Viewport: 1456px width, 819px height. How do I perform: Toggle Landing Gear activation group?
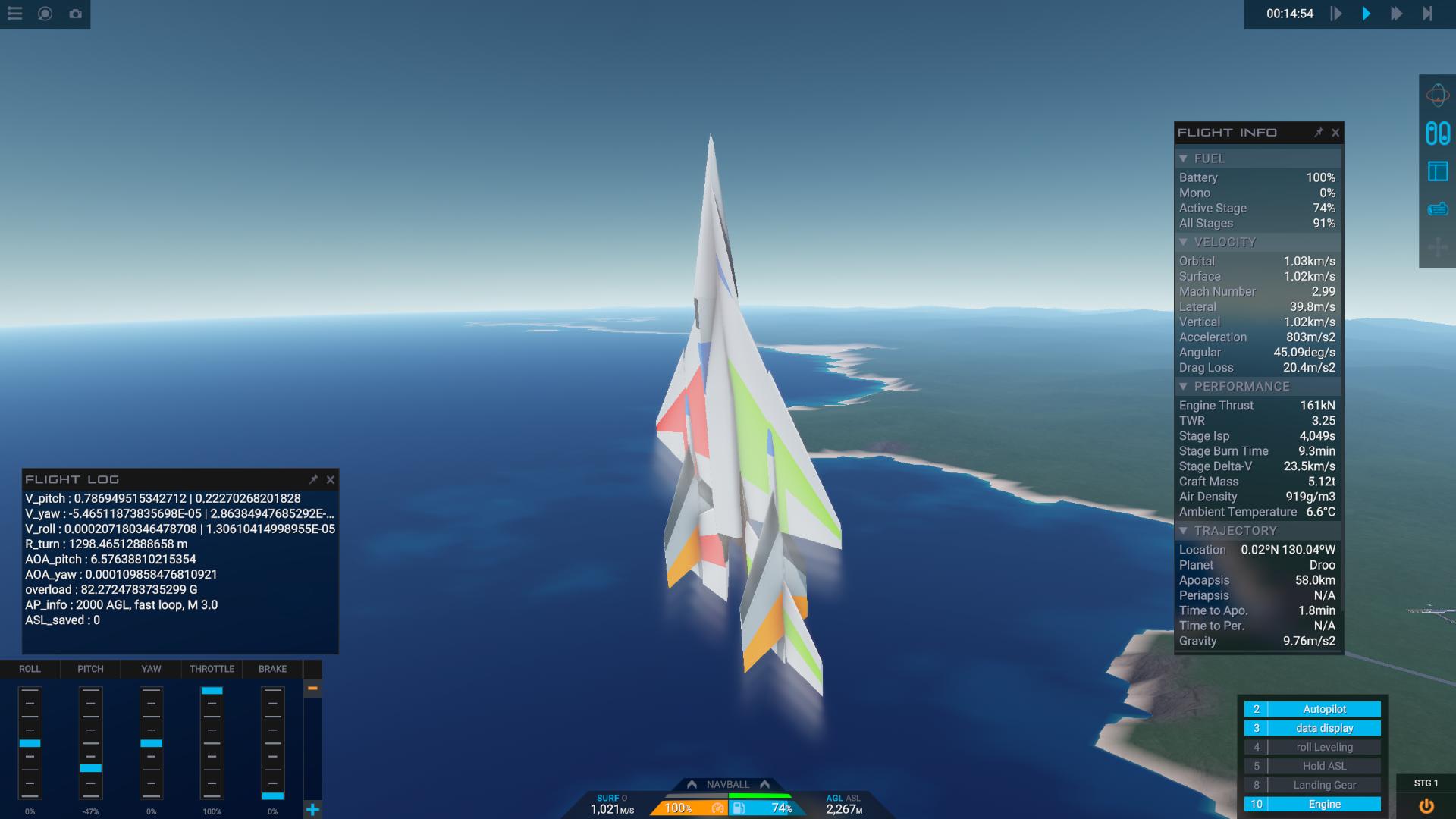tap(1323, 785)
